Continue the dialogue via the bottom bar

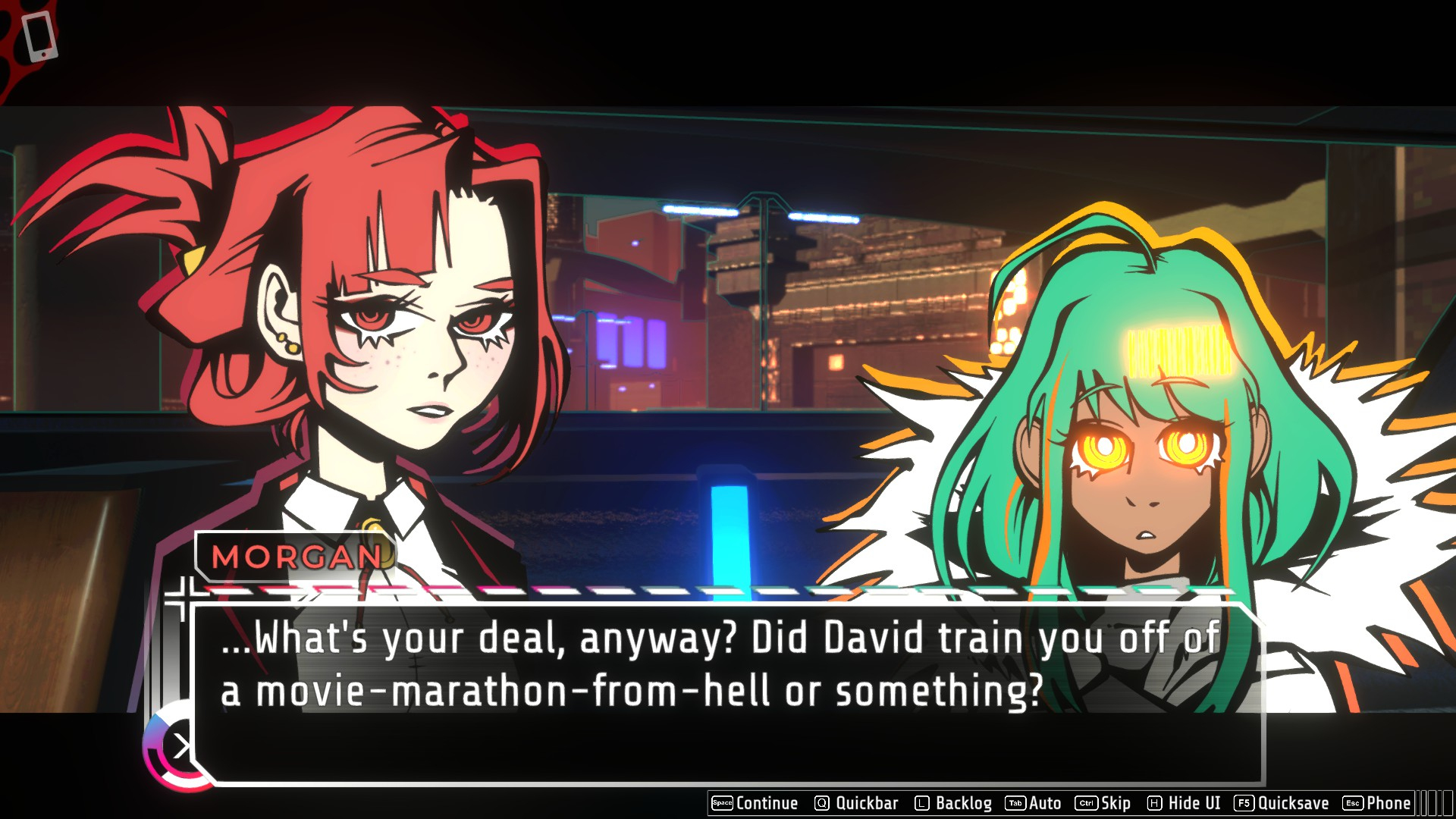click(755, 803)
